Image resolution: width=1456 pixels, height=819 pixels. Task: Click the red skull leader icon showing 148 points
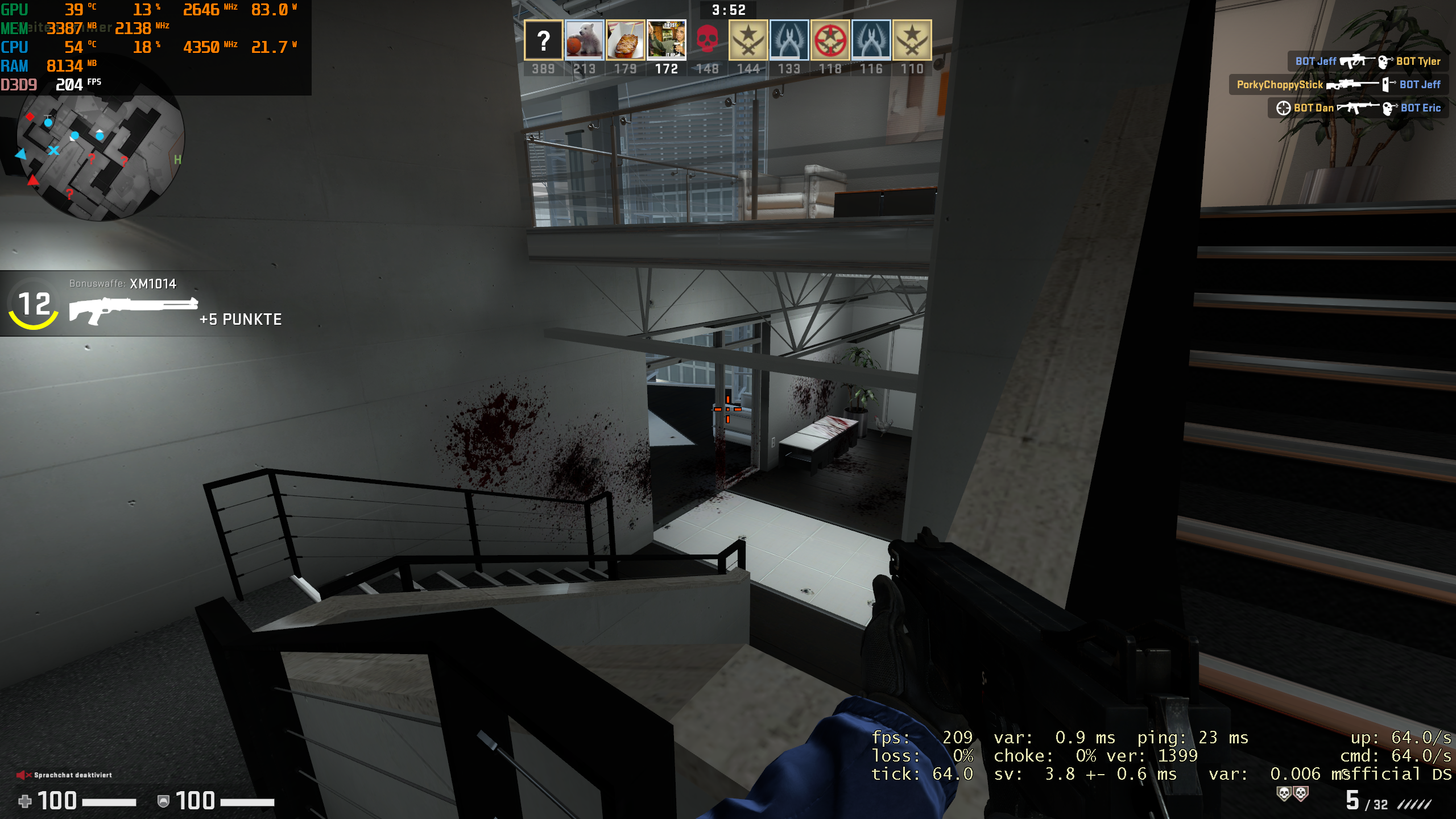point(708,40)
